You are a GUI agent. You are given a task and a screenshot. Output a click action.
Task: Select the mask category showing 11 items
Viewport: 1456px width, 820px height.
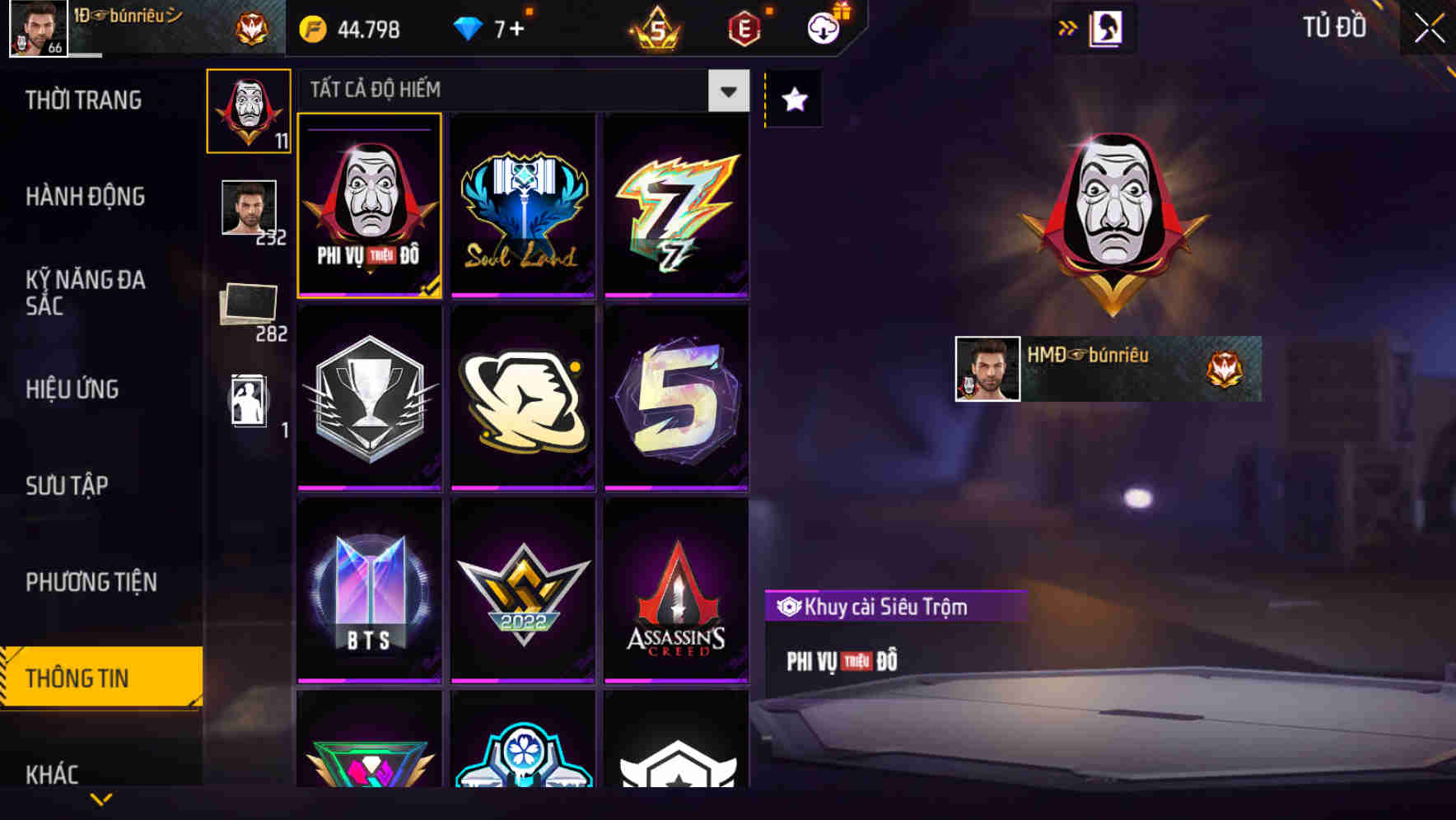coord(249,111)
